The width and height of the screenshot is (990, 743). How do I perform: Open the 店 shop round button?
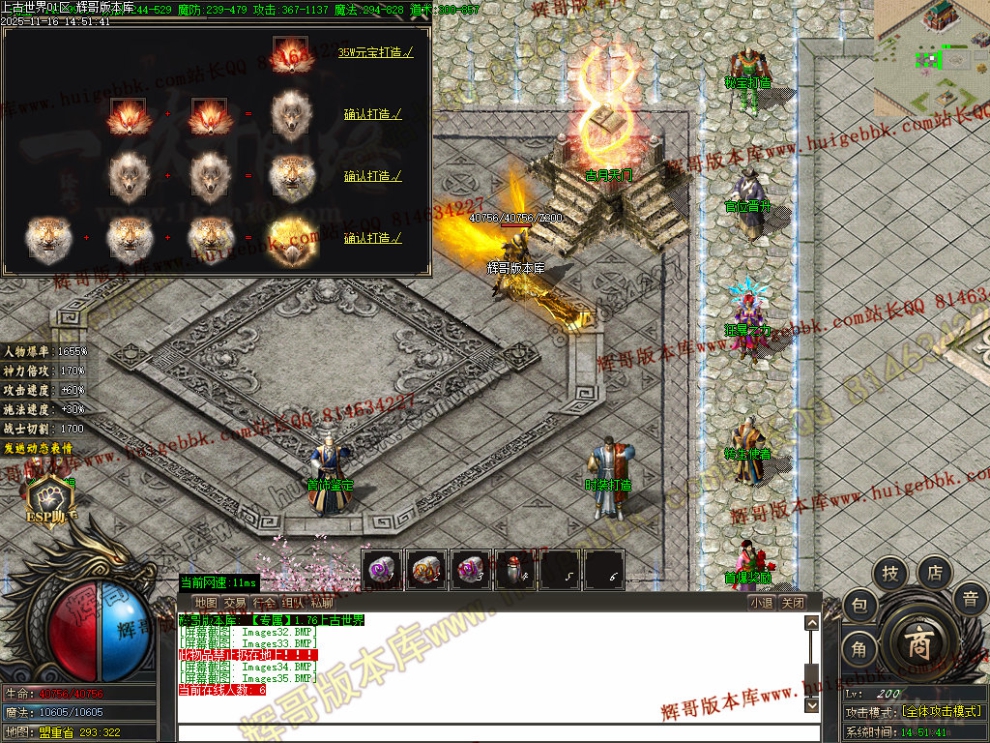point(935,573)
